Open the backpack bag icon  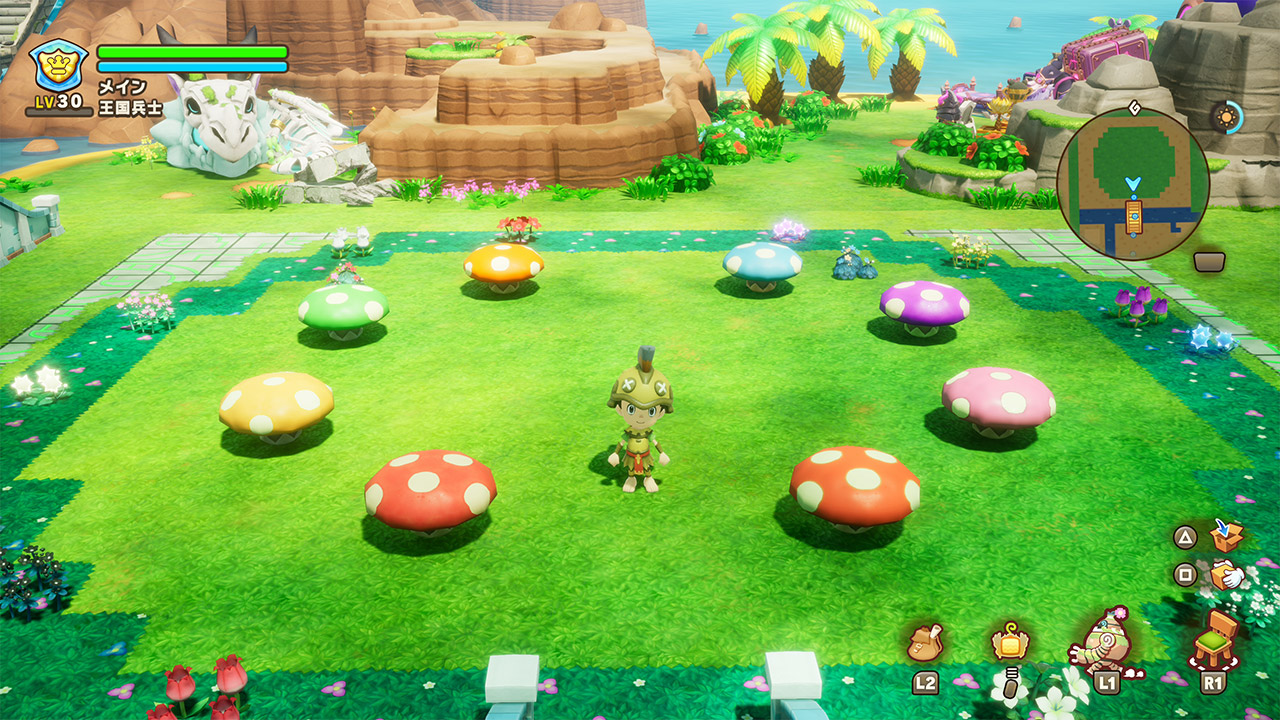[x=925, y=643]
